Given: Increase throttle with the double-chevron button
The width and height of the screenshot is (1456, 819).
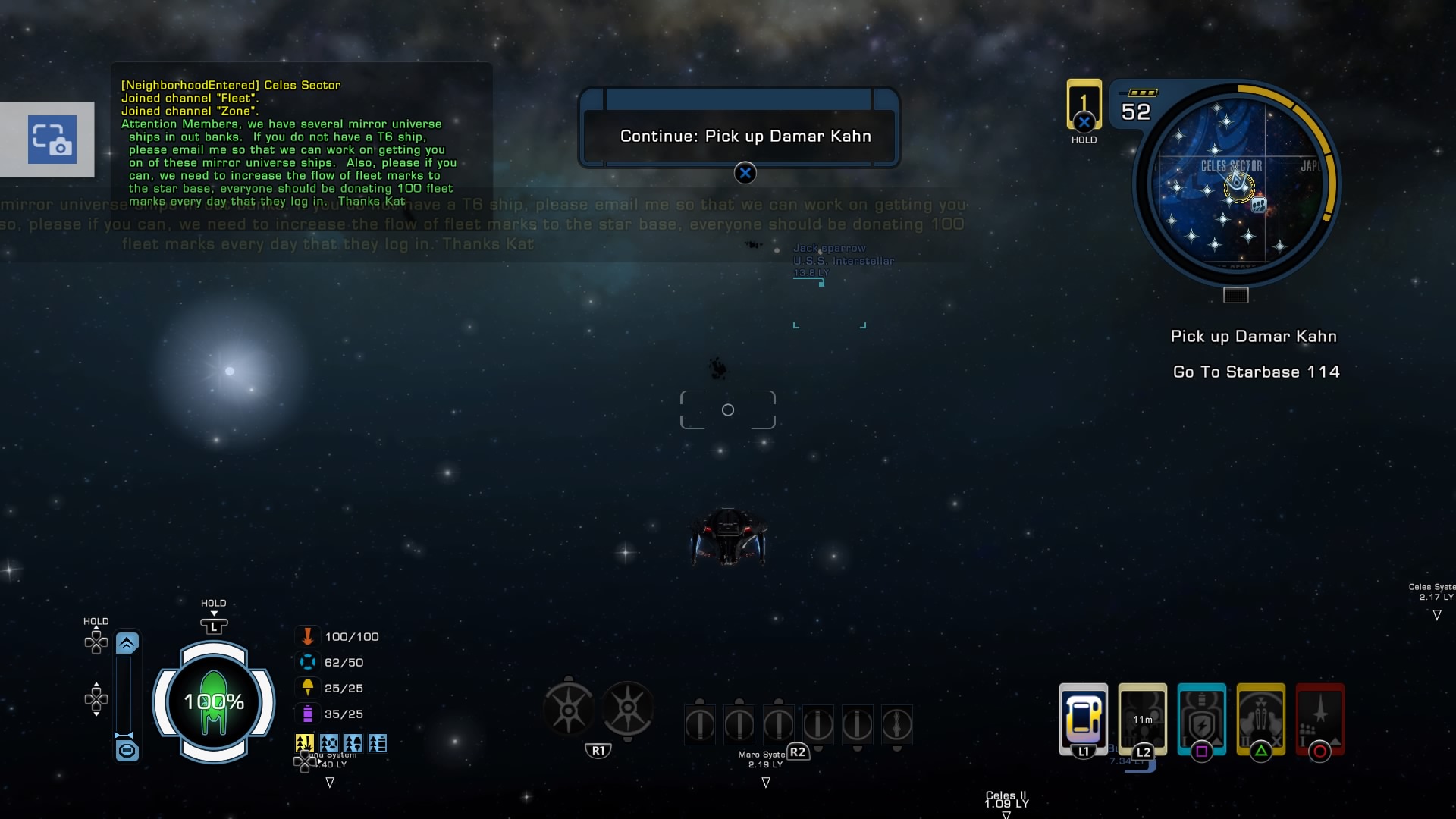Looking at the screenshot, I should pos(127,644).
